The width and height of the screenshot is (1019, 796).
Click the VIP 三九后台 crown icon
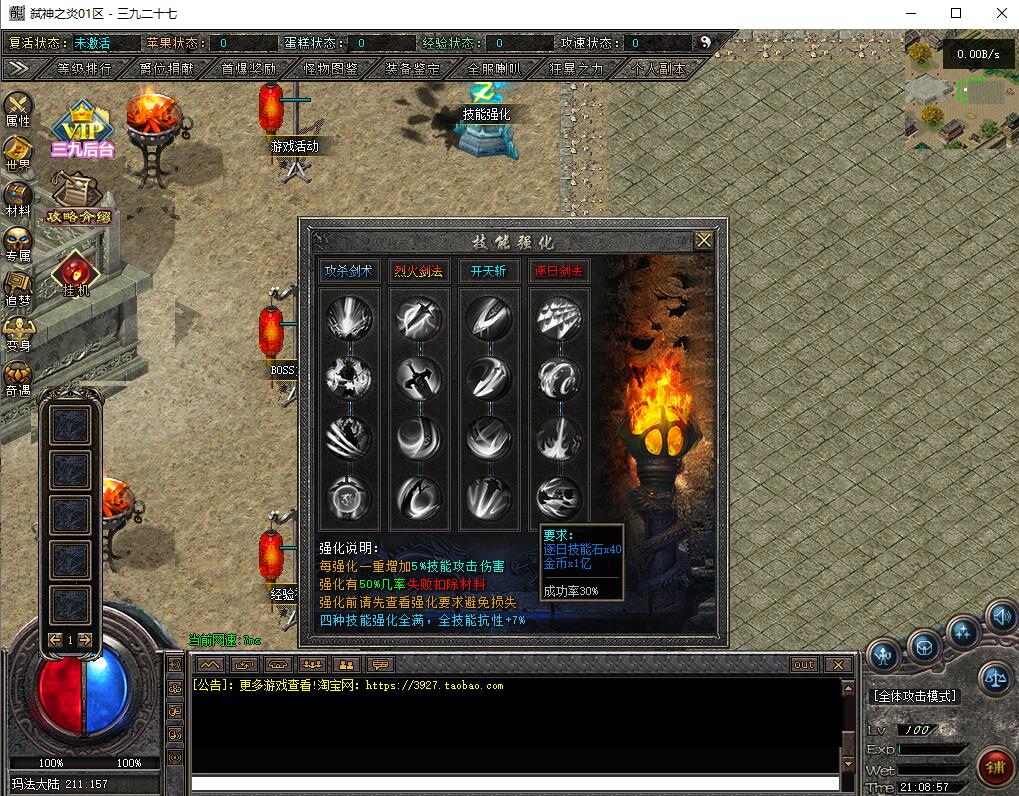[82, 130]
